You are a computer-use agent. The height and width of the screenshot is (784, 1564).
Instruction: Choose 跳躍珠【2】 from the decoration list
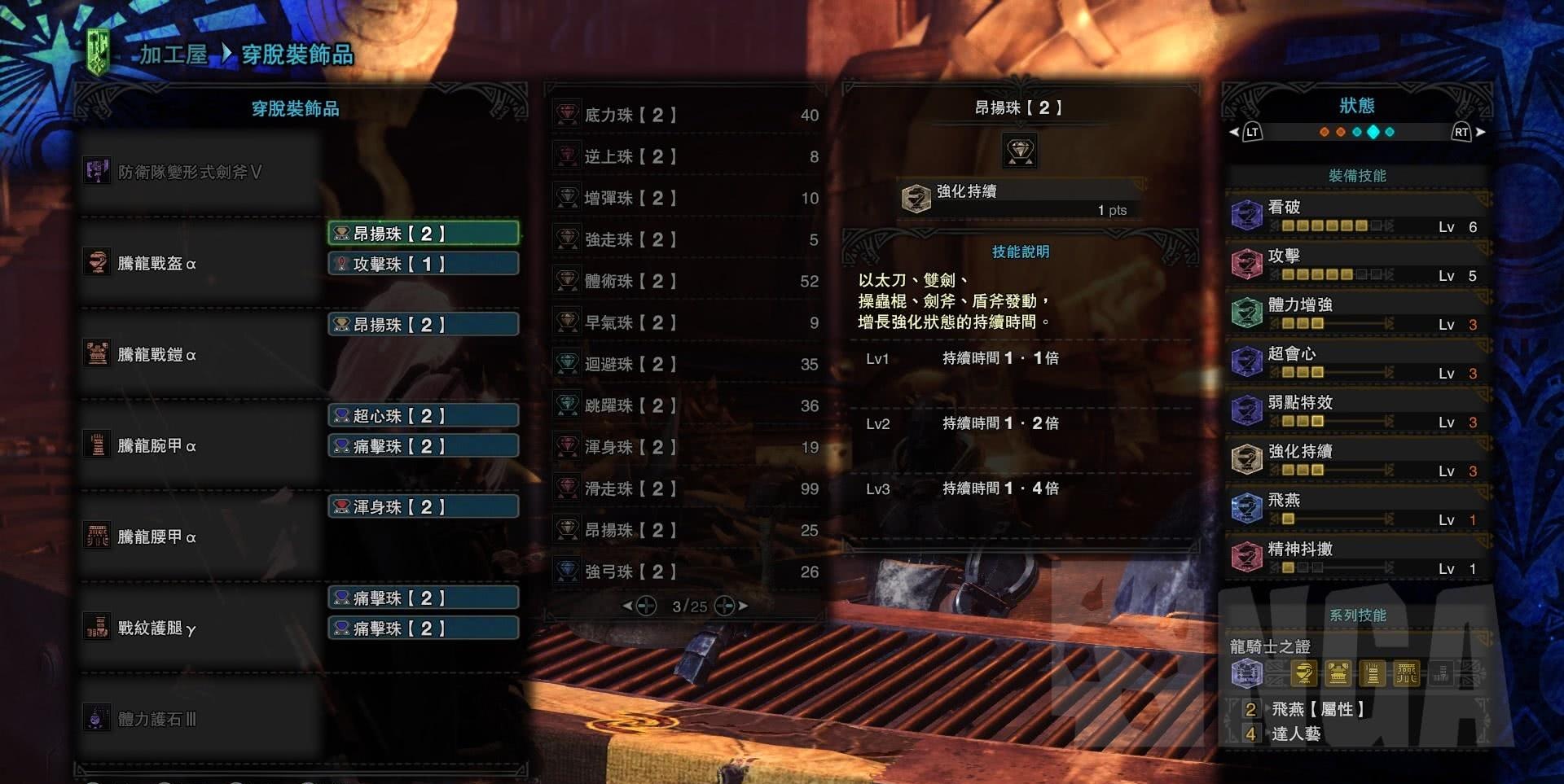686,405
